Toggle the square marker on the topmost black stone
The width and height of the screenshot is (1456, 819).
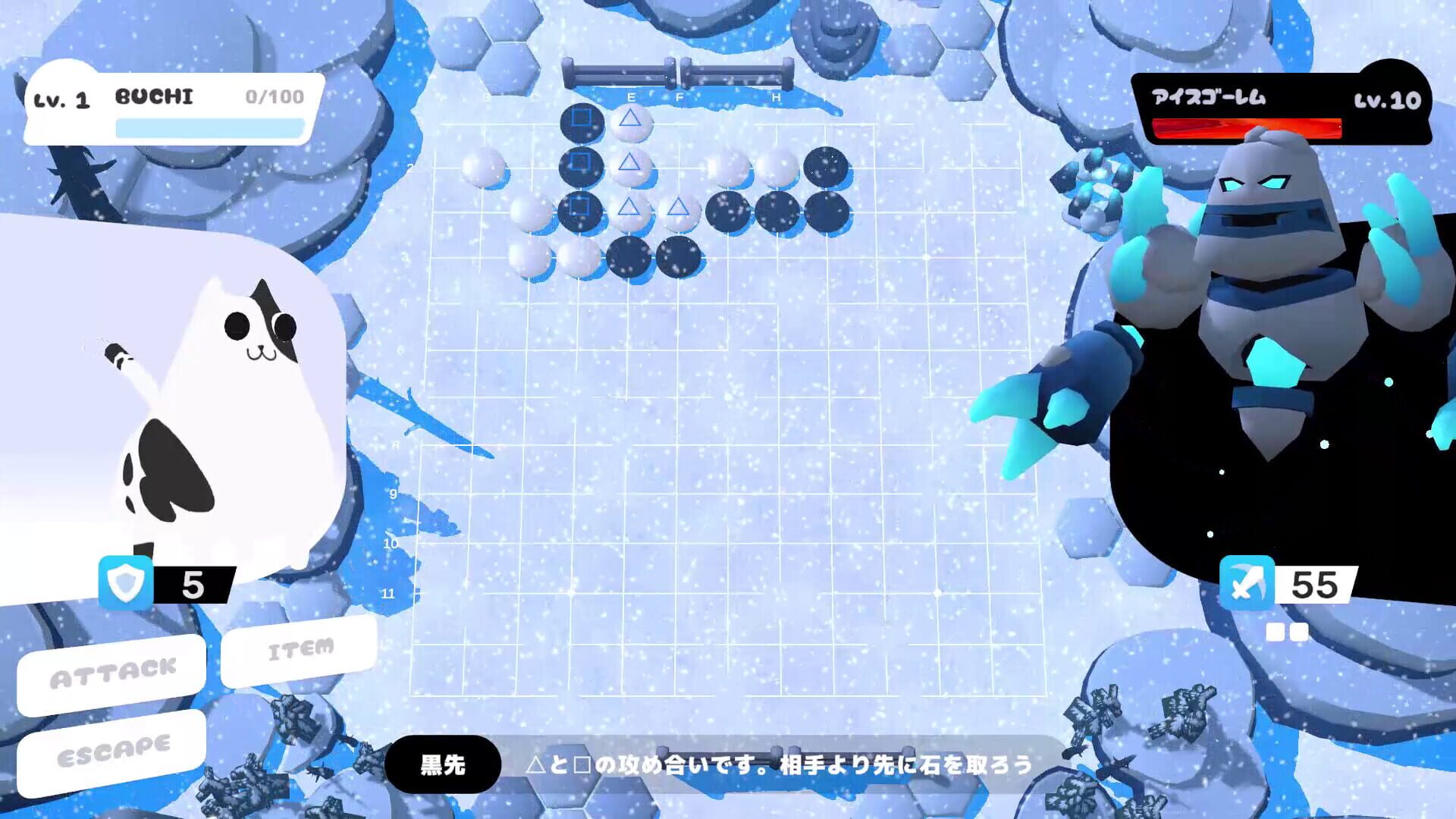pyautogui.click(x=581, y=118)
